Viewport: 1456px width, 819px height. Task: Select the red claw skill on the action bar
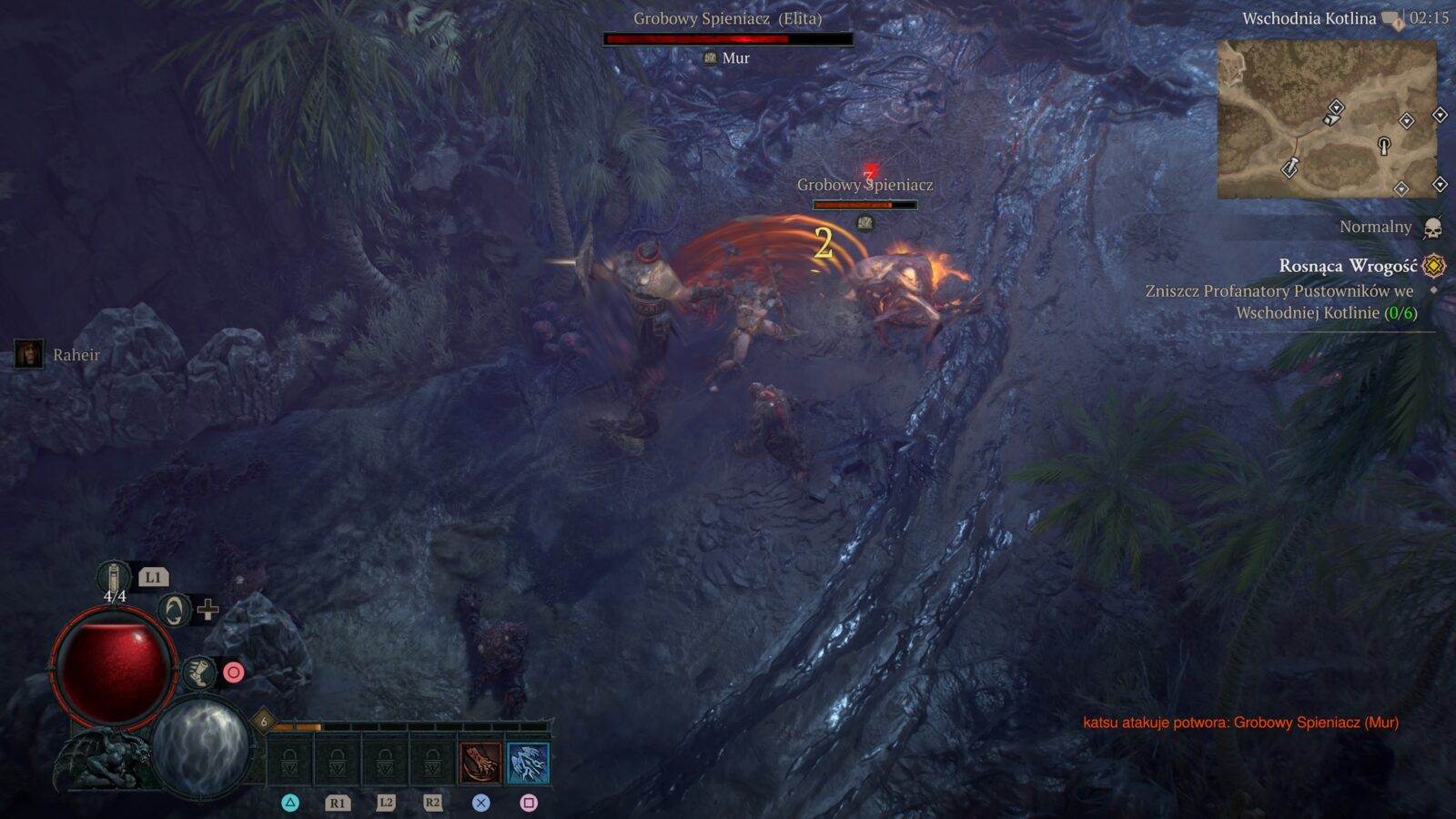coord(480,763)
